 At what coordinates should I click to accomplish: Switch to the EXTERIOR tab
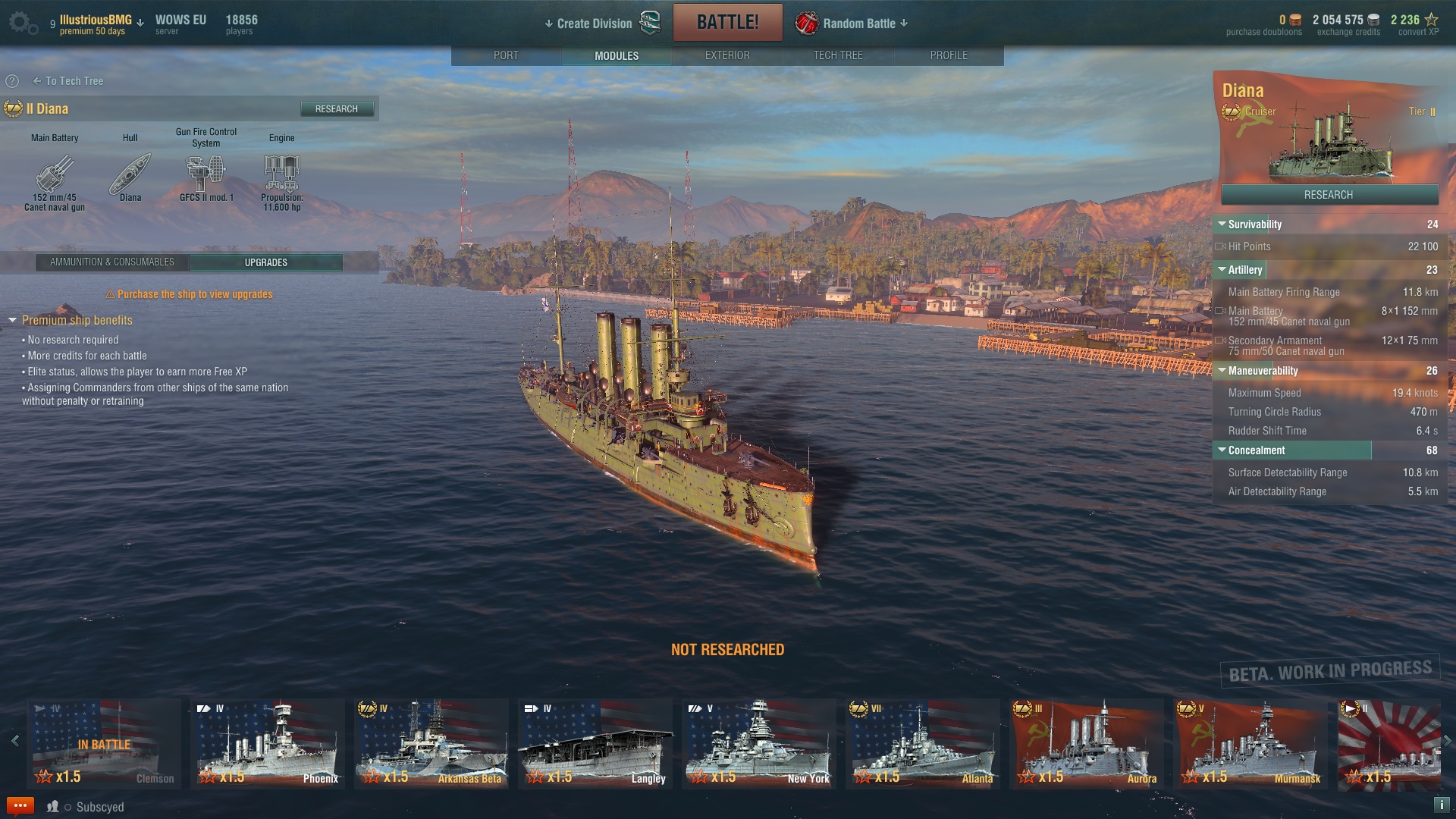pyautogui.click(x=727, y=55)
